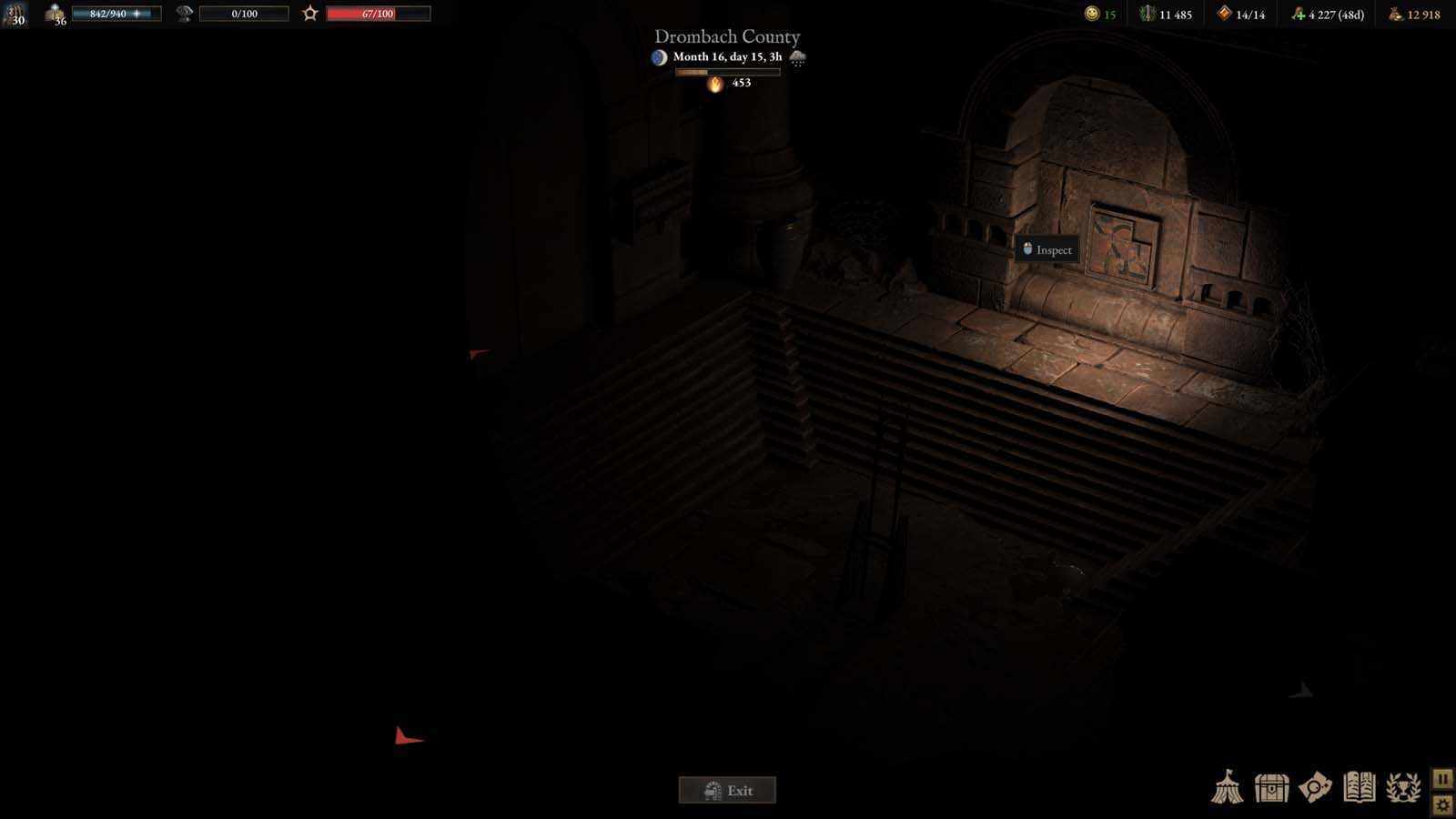Click the happiness smiley showing 15

[x=1092, y=14]
